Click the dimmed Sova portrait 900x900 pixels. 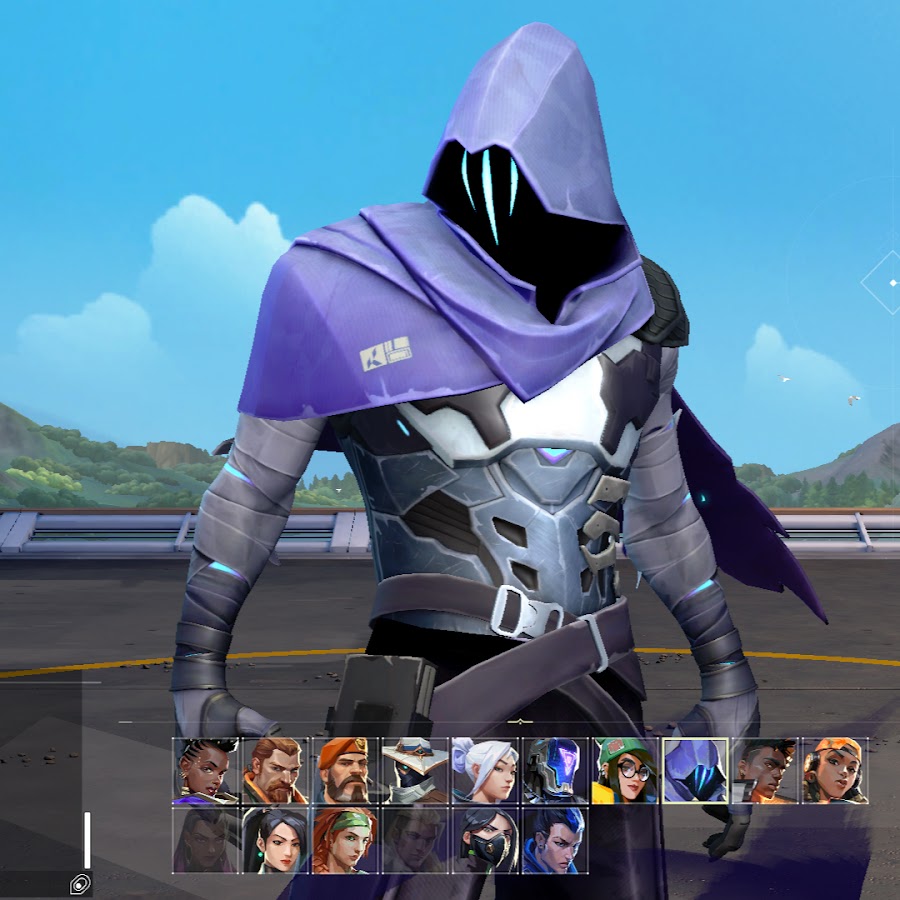coord(416,840)
